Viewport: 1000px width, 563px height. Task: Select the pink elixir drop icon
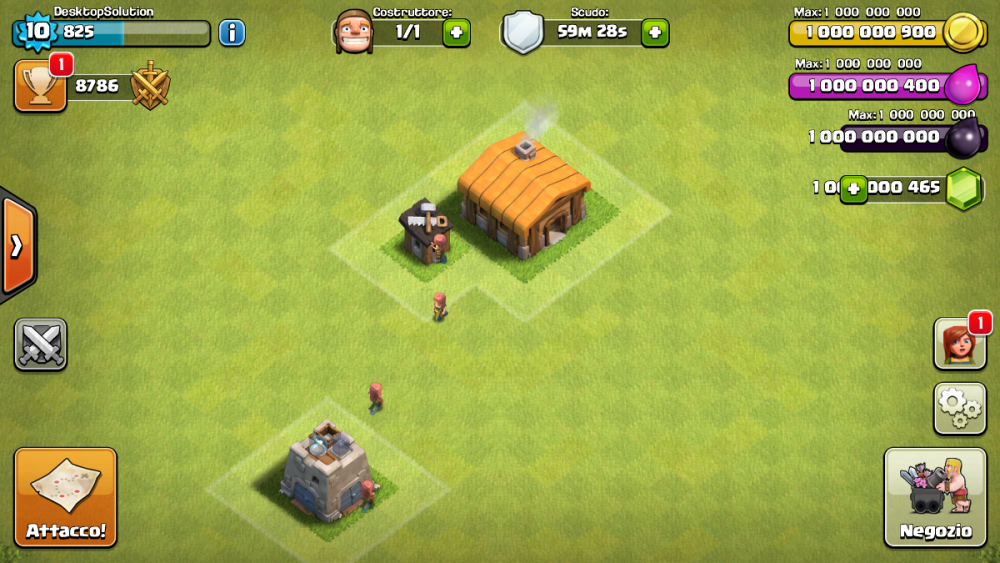[963, 84]
